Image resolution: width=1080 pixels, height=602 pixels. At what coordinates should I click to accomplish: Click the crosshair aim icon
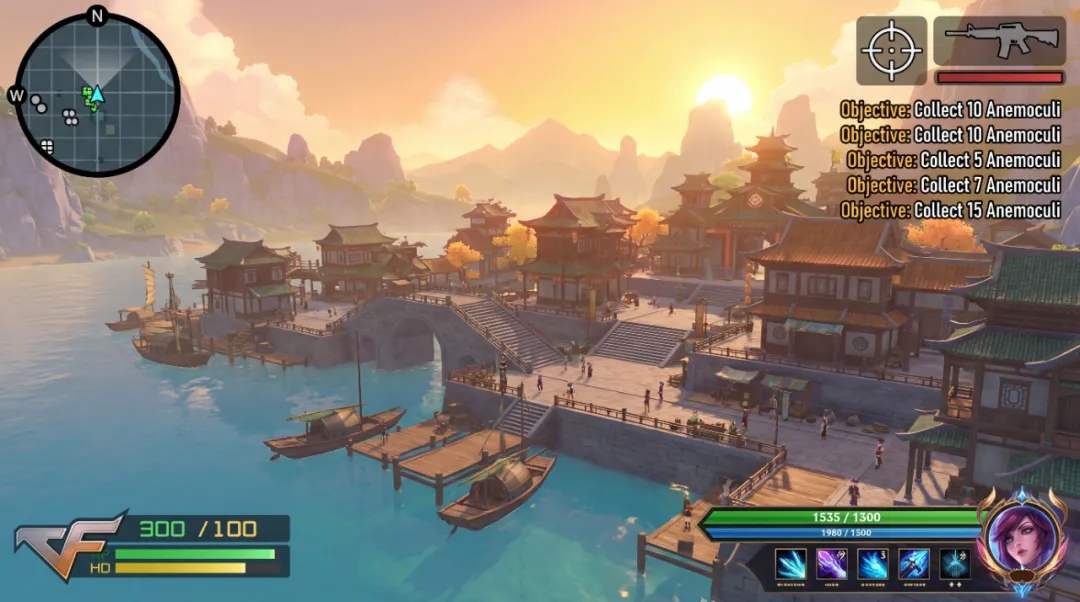[891, 50]
